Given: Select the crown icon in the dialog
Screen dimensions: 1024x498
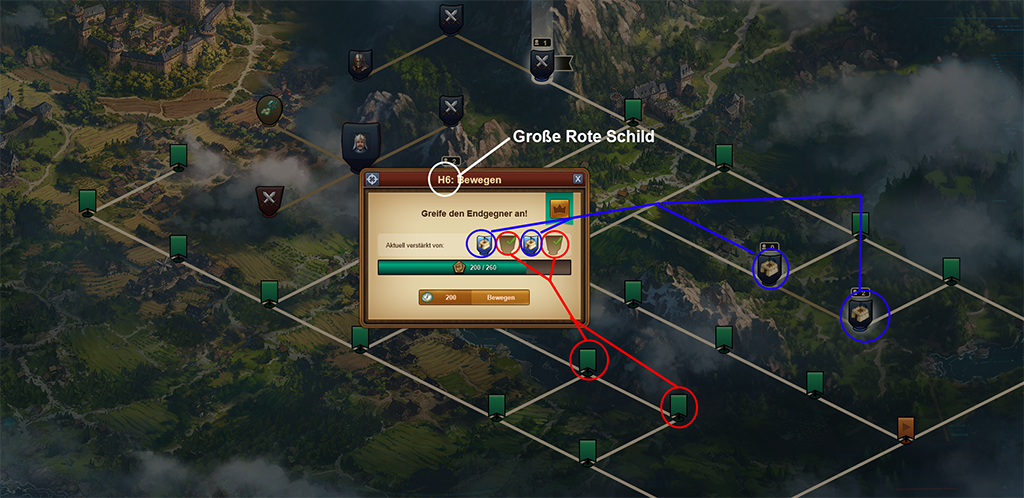Looking at the screenshot, I should (x=557, y=209).
